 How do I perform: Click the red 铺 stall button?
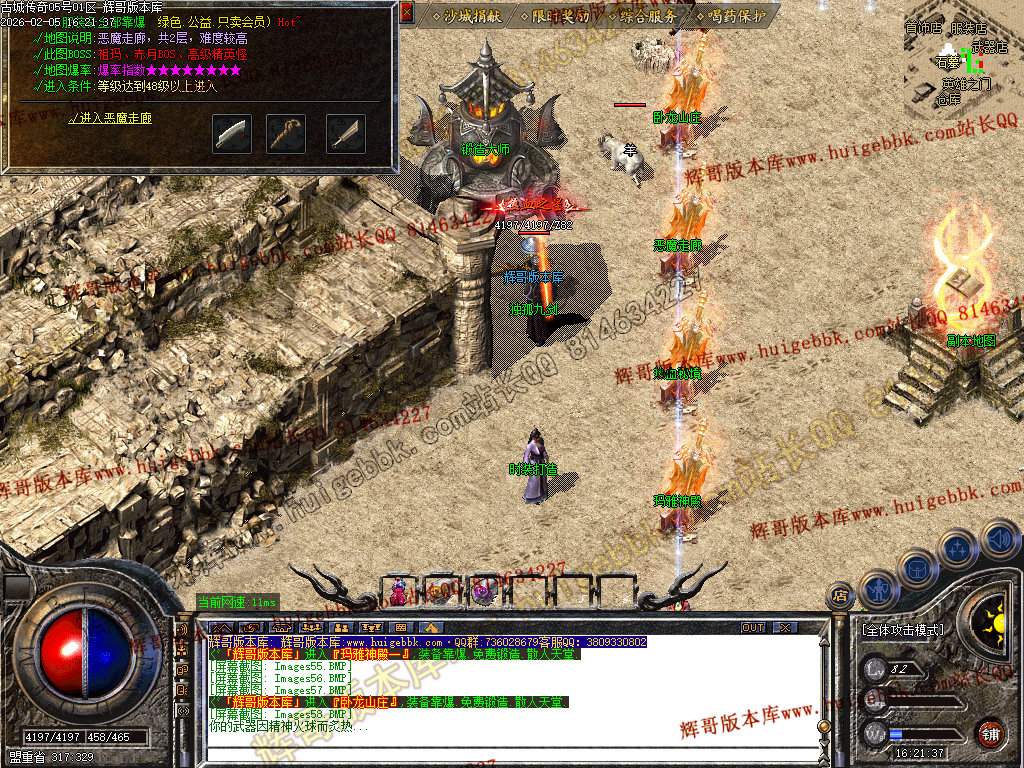990,733
